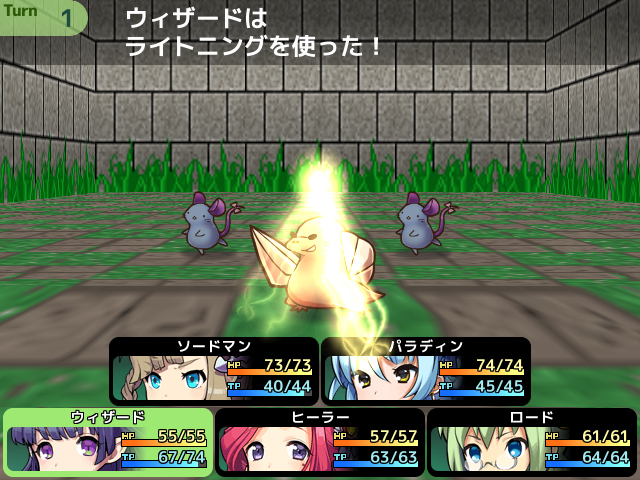Choose the highlighted ウィザード party panel

point(108,442)
